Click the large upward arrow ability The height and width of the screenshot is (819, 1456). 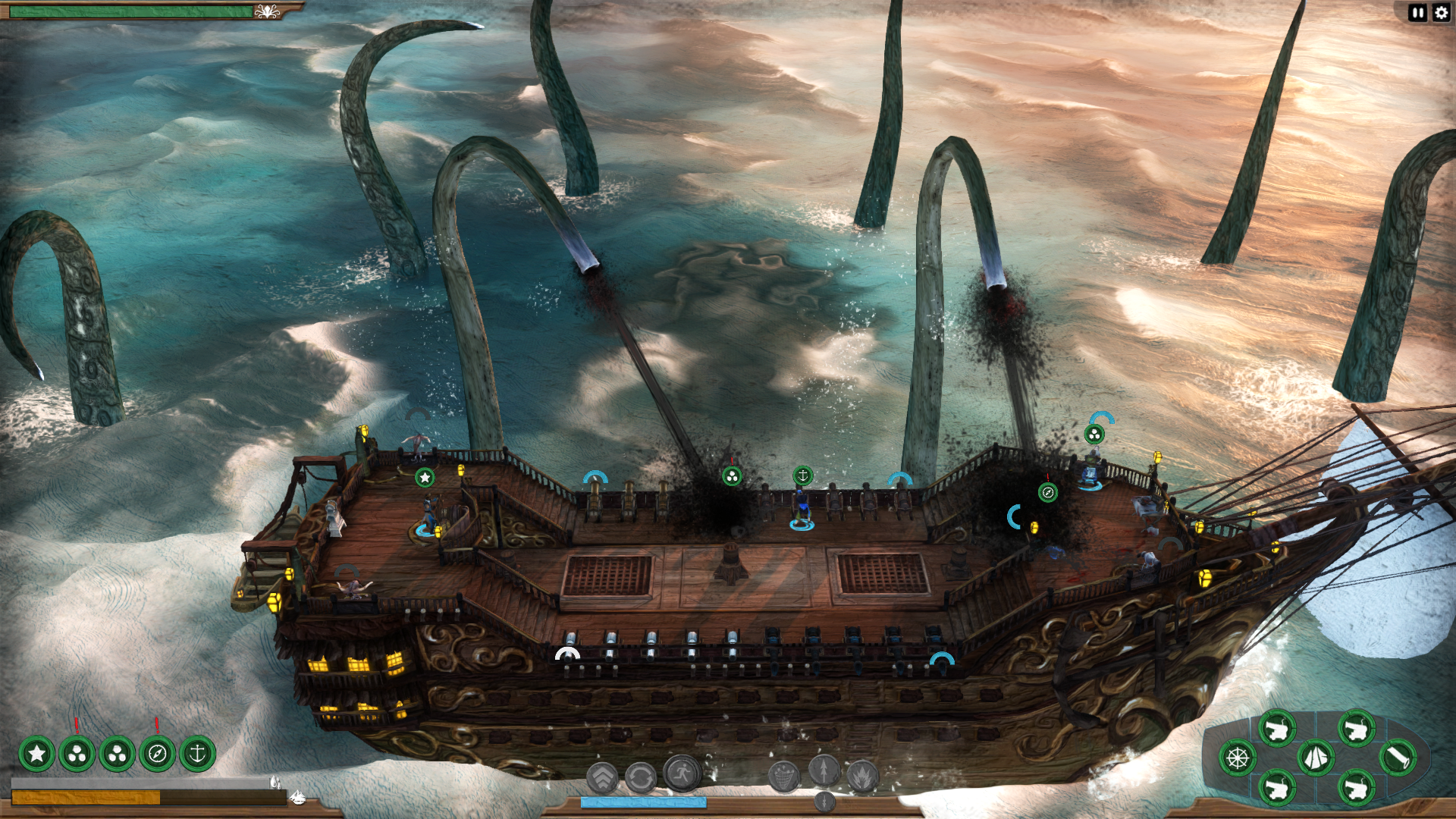[824, 770]
